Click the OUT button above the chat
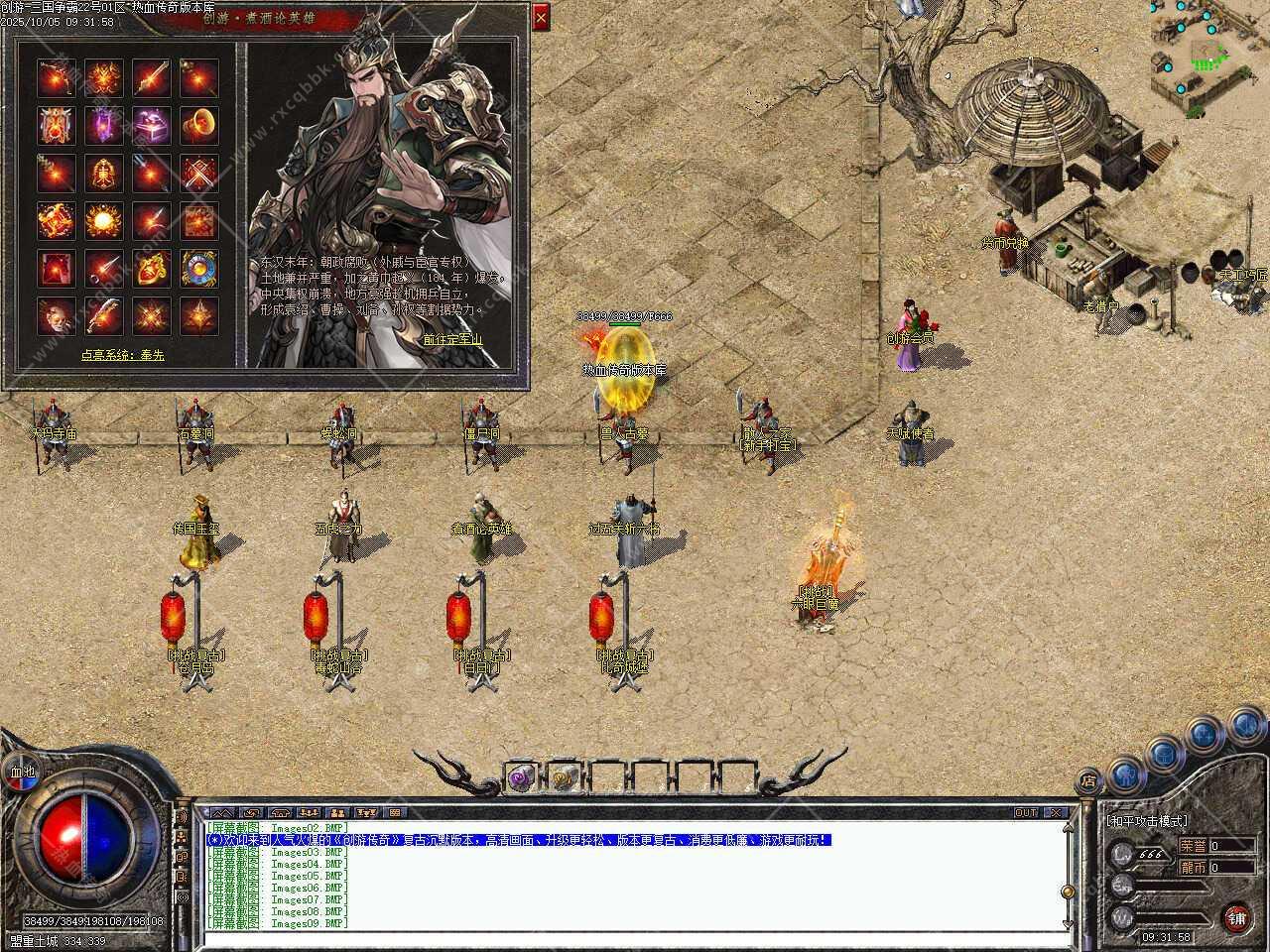The width and height of the screenshot is (1270, 952). click(1025, 812)
